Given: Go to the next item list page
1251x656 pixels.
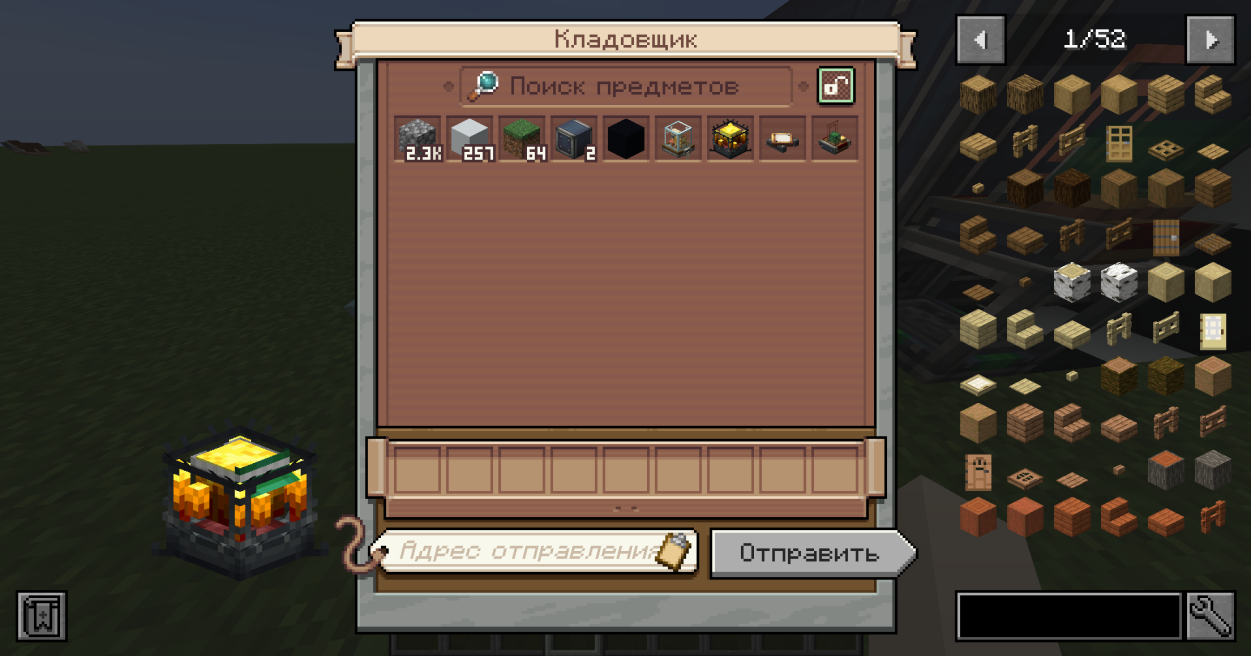Looking at the screenshot, I should [x=1210, y=40].
